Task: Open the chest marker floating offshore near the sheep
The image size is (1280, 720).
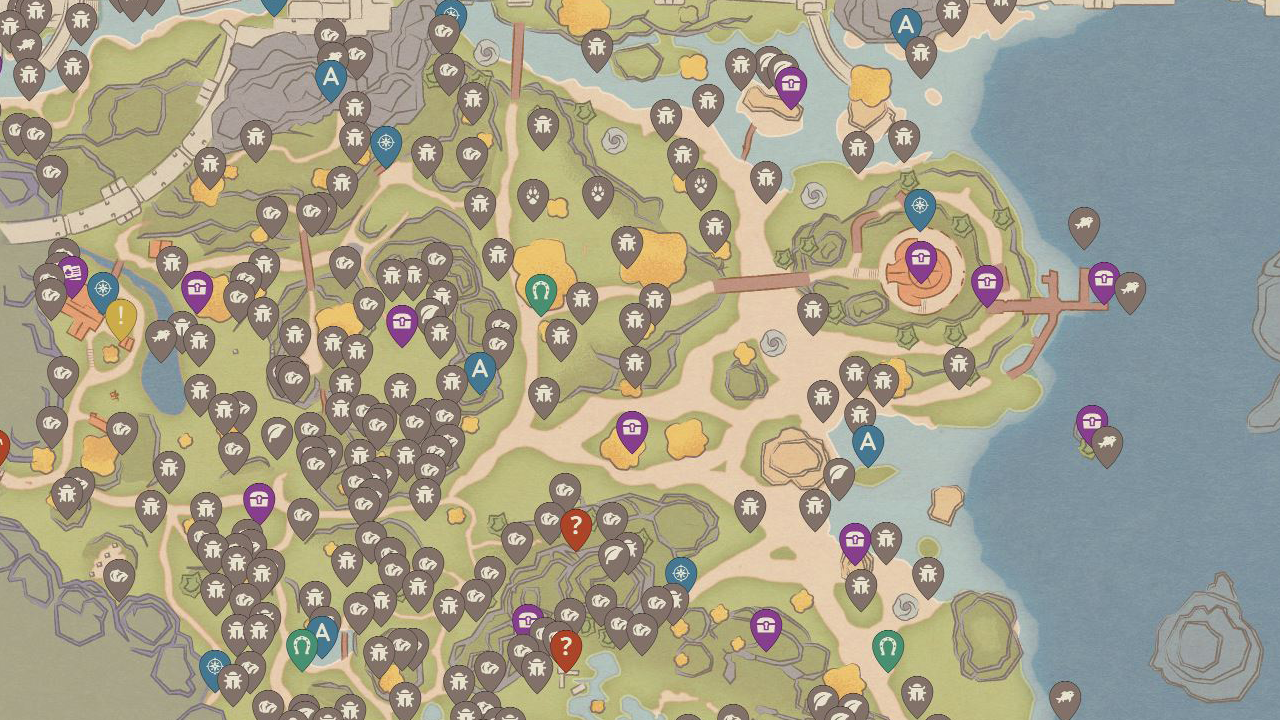Action: pyautogui.click(x=1092, y=420)
